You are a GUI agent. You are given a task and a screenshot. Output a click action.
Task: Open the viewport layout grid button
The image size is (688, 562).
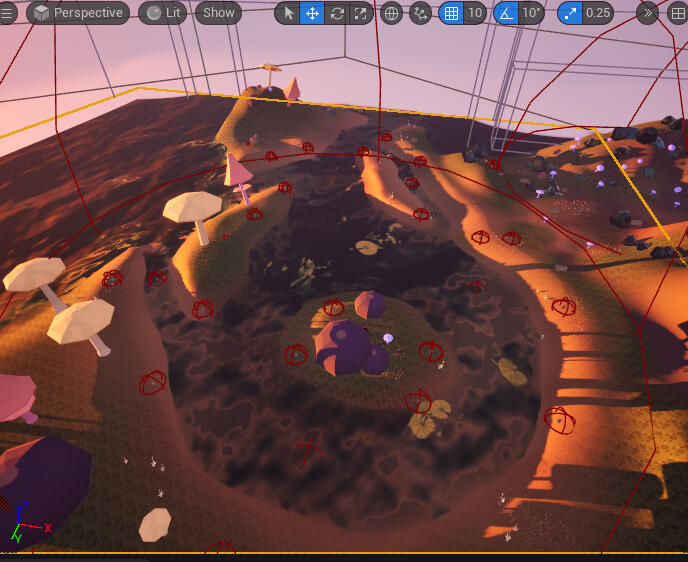[677, 13]
